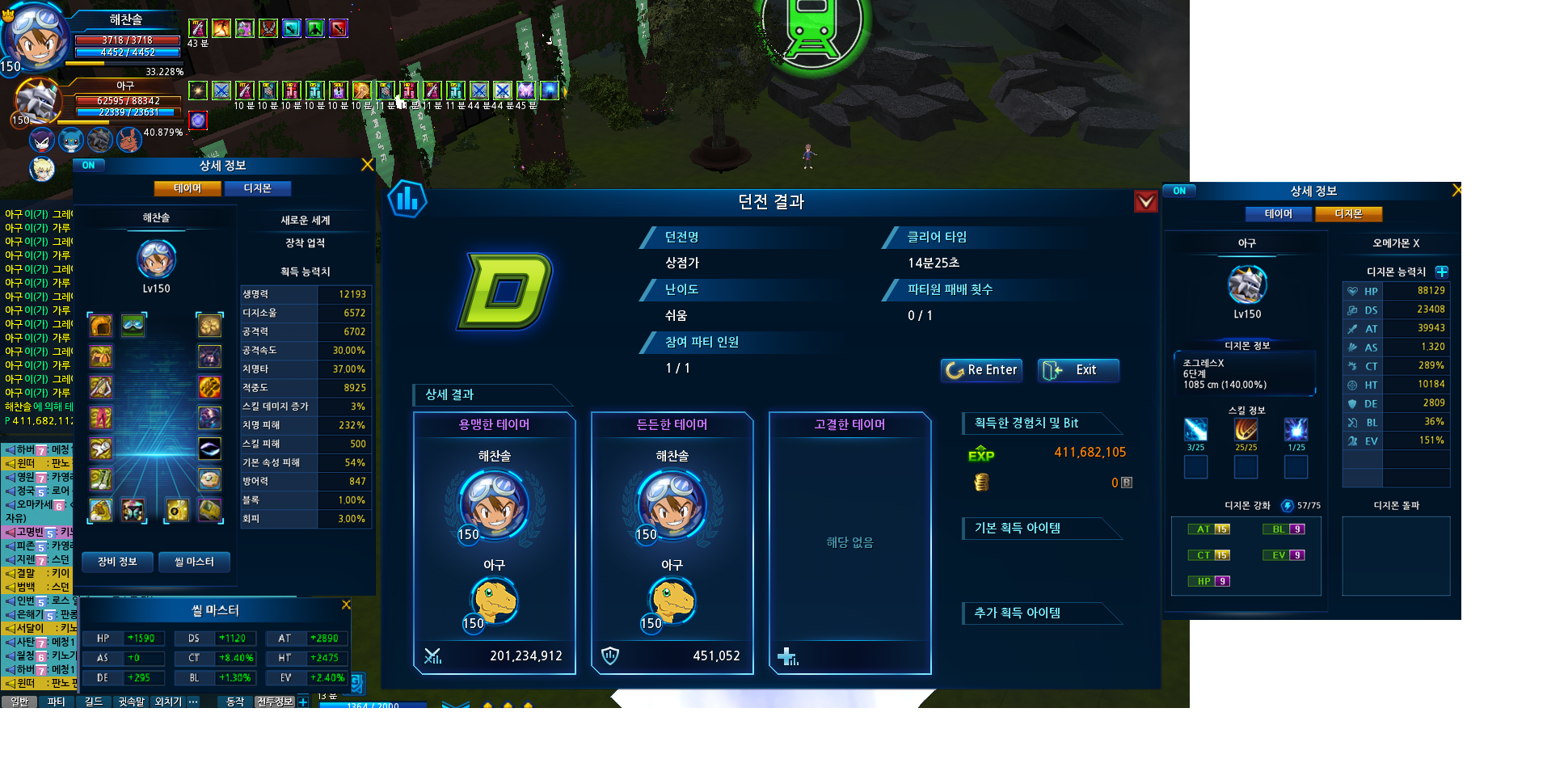The width and height of the screenshot is (1547, 784).
Task: Select the 용맹한 테이머 result card
Action: (x=494, y=542)
